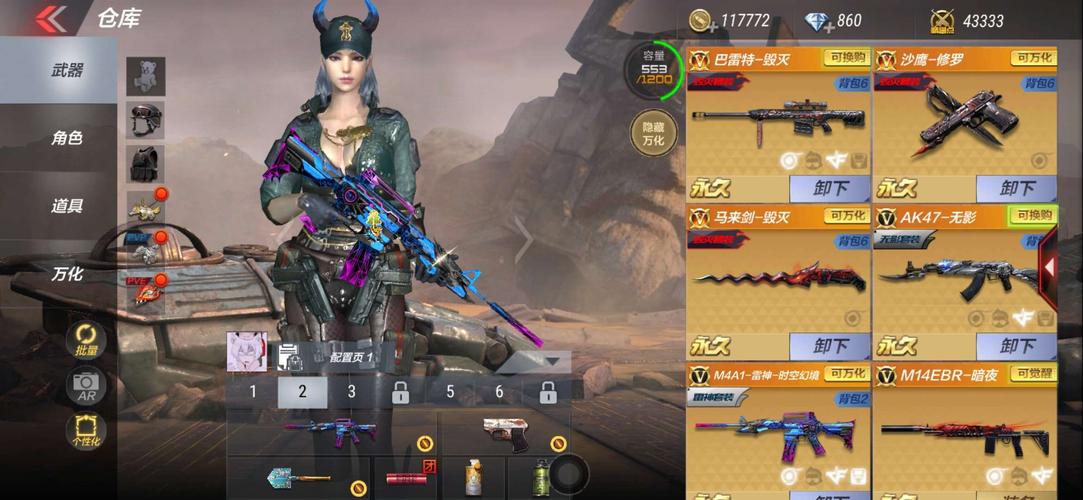Screen dimensions: 1083x500
Task: Click 卸下 under 沙鹰-修罗
Action: click(1016, 189)
